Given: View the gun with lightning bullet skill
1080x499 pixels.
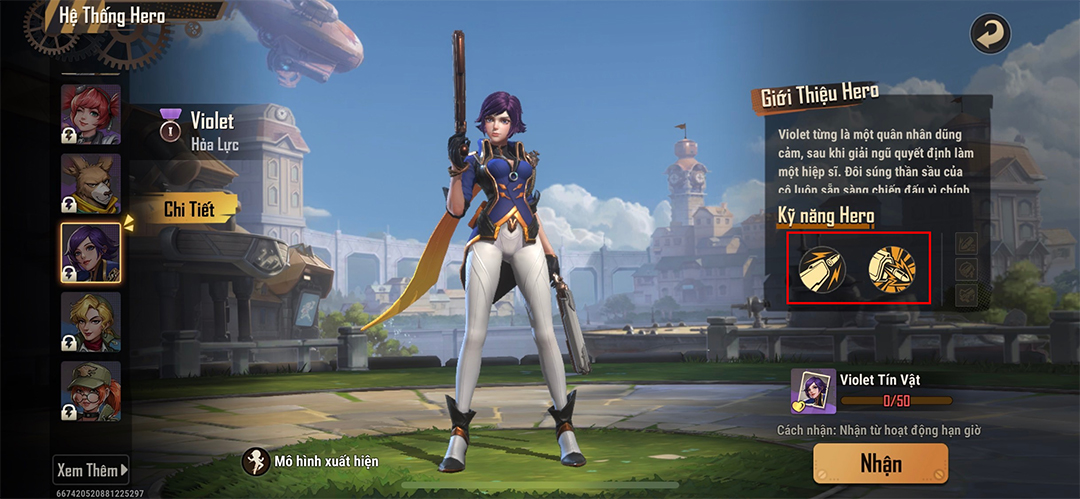Looking at the screenshot, I should [822, 268].
